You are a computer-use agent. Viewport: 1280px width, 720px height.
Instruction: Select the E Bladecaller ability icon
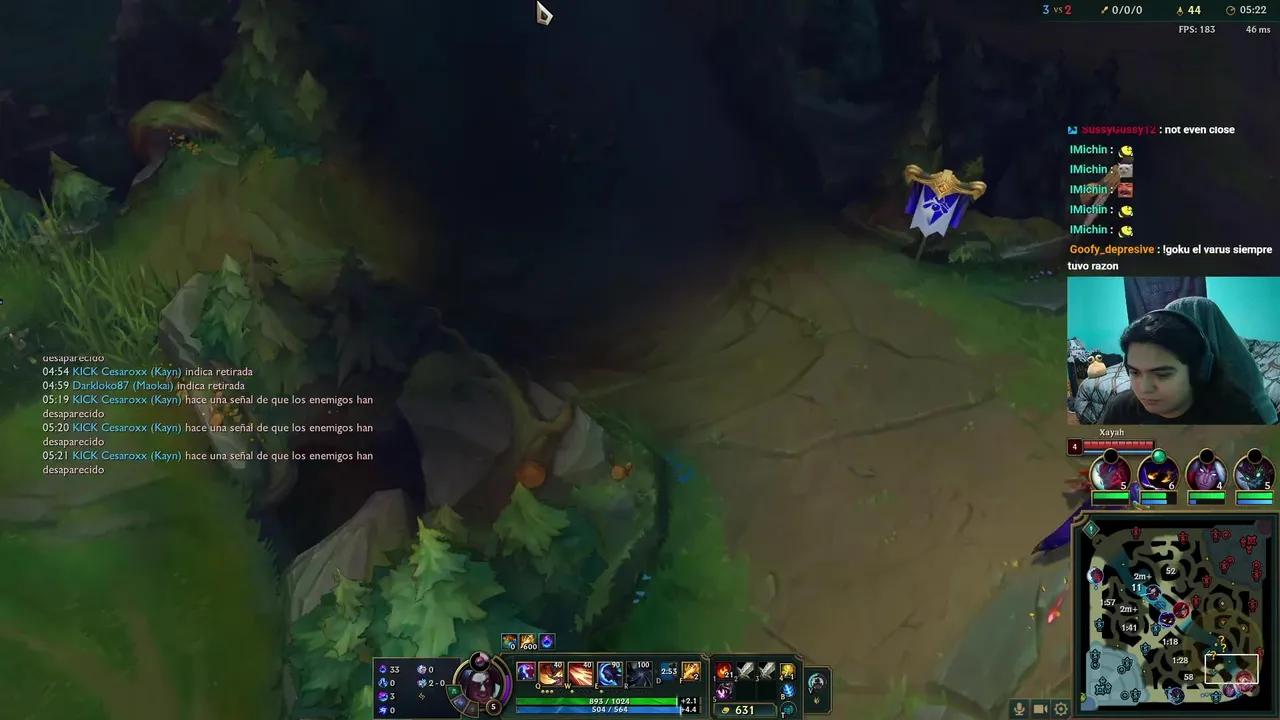point(609,672)
